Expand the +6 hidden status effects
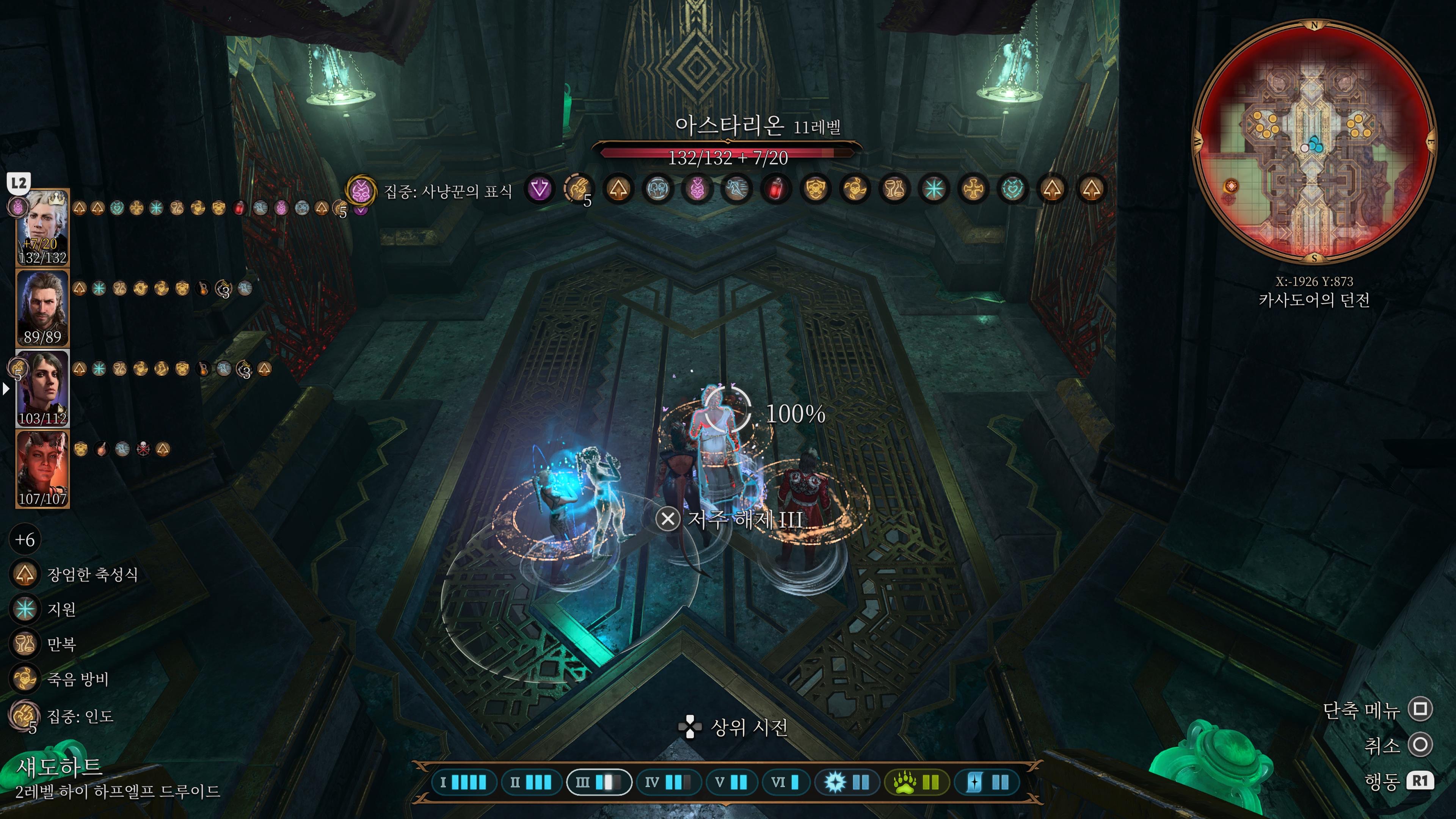This screenshot has width=1456, height=819. 25,540
